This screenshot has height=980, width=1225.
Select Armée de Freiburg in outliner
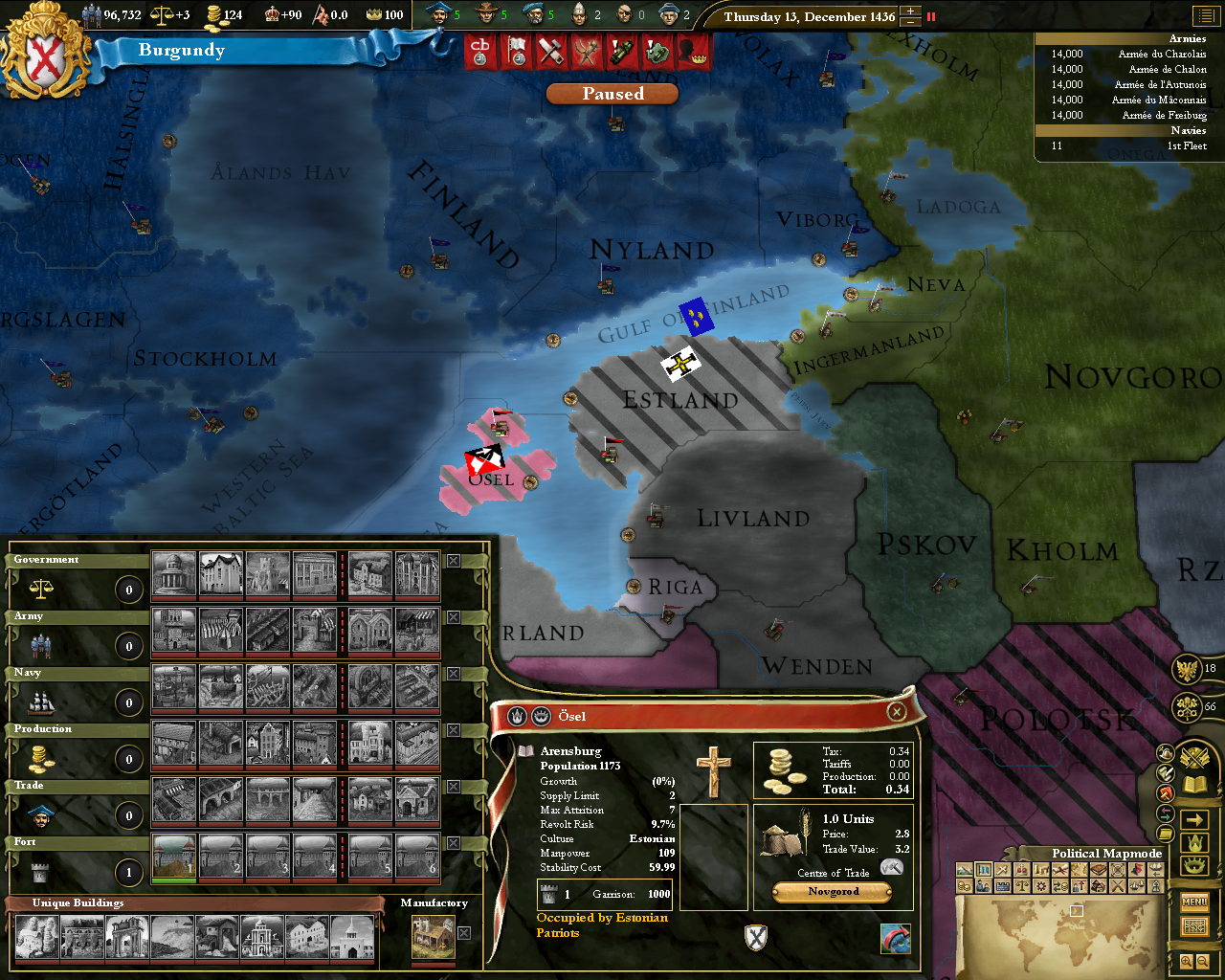[1164, 116]
